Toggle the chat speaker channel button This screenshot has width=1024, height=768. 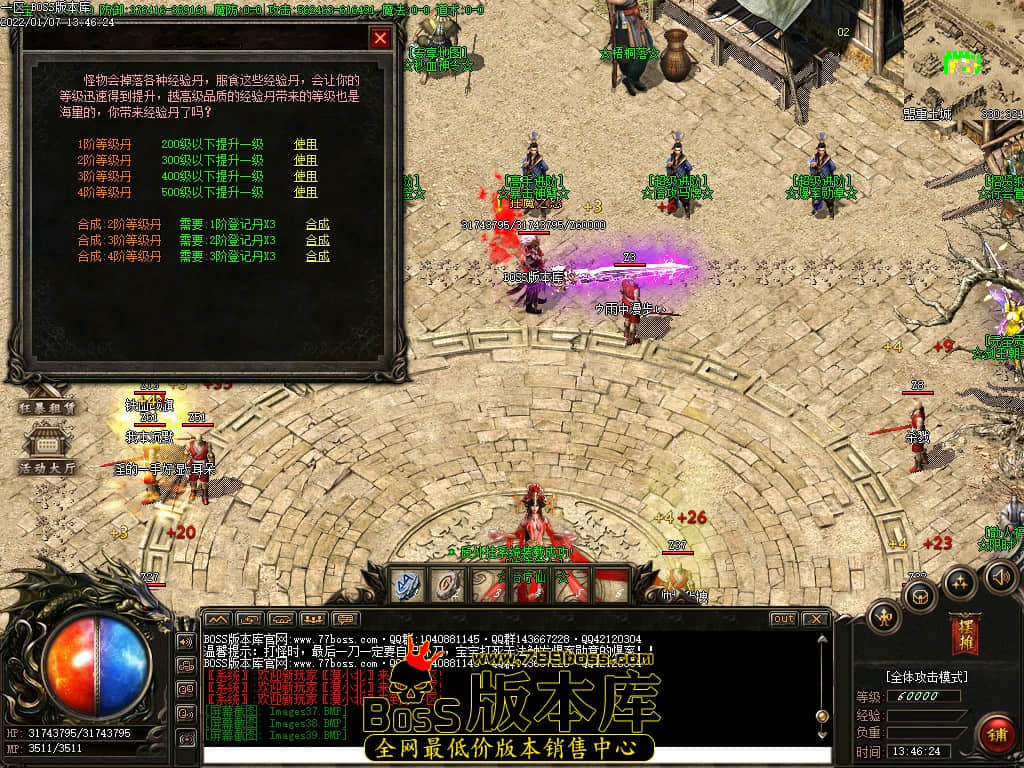(185, 641)
